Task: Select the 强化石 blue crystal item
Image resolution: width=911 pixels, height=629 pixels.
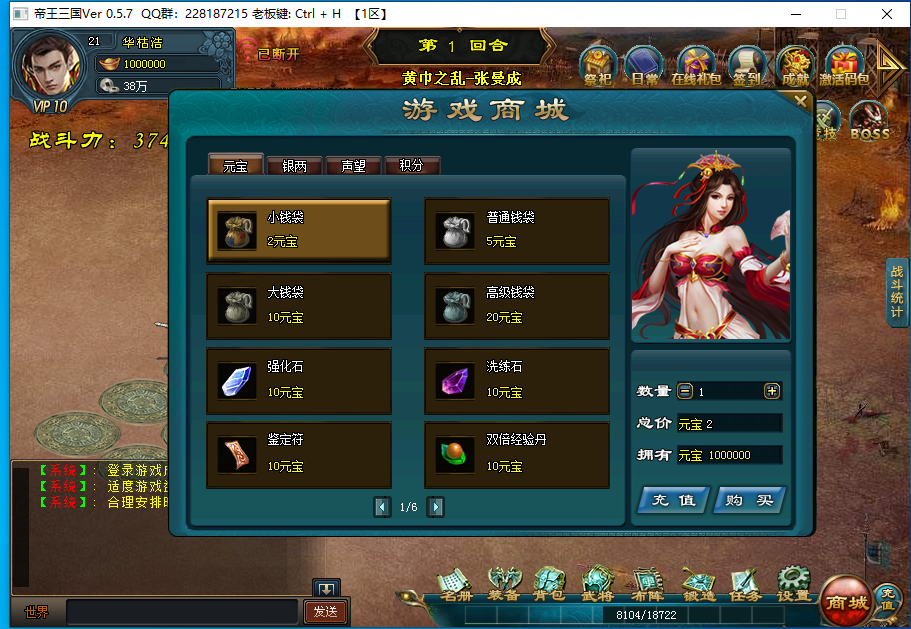Action: pyautogui.click(x=299, y=380)
